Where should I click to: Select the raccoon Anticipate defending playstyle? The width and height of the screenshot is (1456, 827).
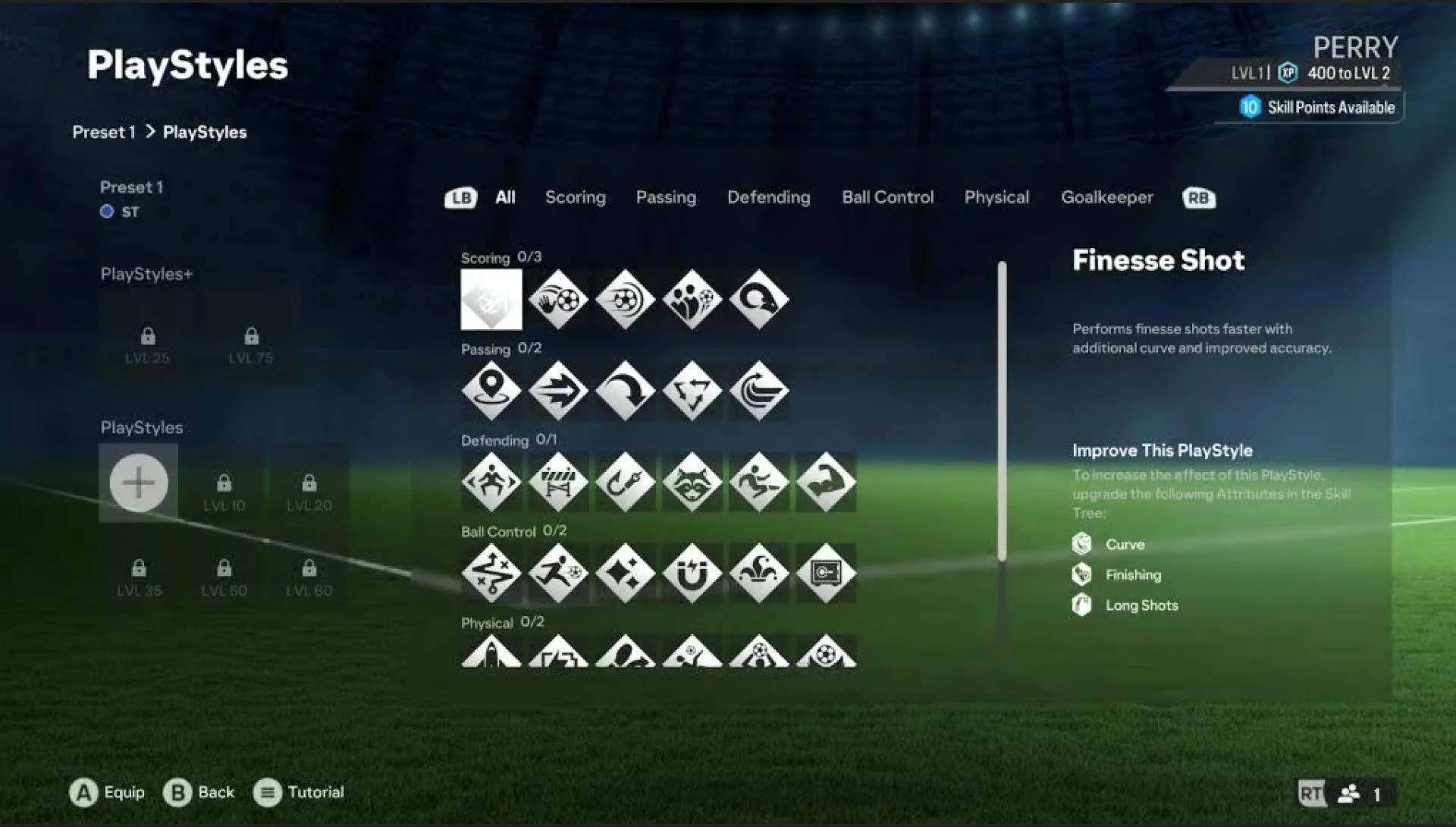[x=691, y=482]
